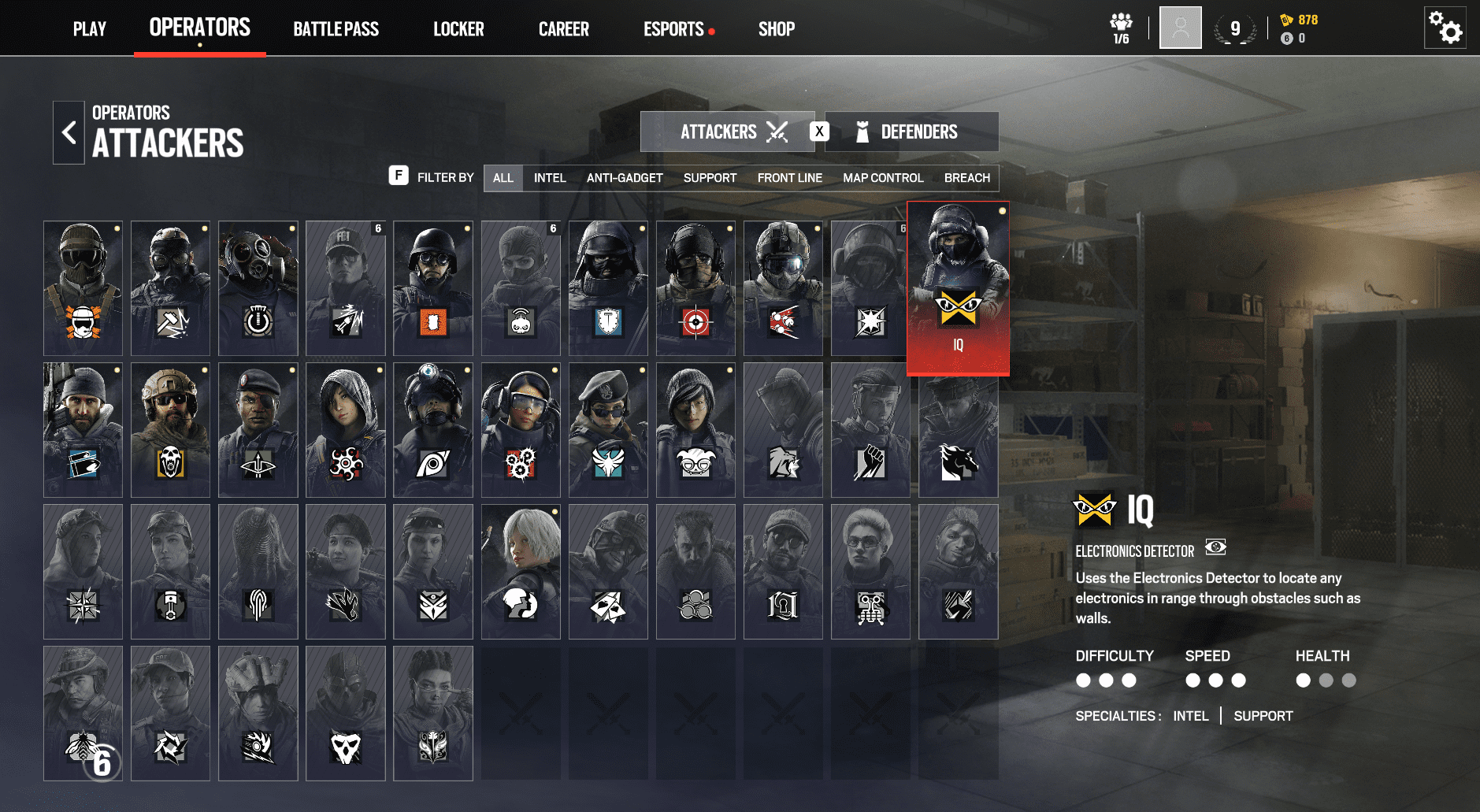The image size is (1480, 812).
Task: Filter operators by Intel
Action: coord(550,178)
